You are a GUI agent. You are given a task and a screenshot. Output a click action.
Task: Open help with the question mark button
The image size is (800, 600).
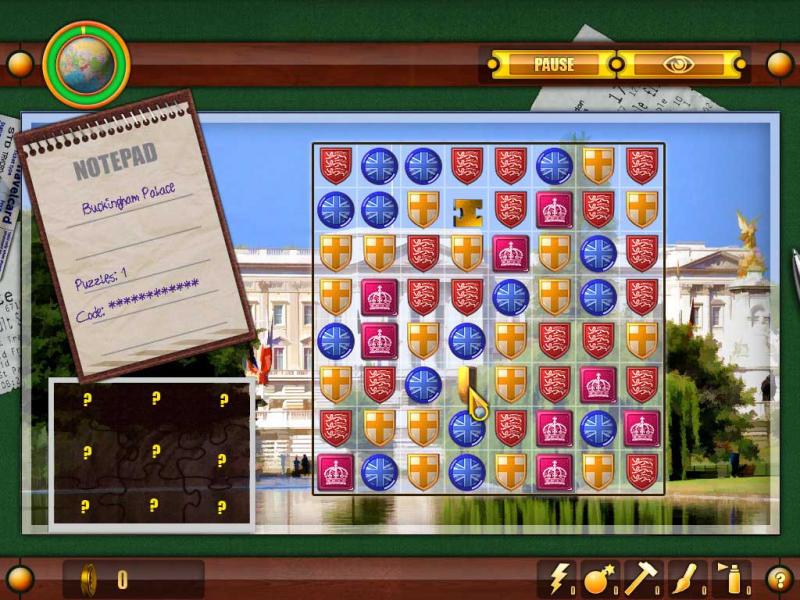click(779, 578)
